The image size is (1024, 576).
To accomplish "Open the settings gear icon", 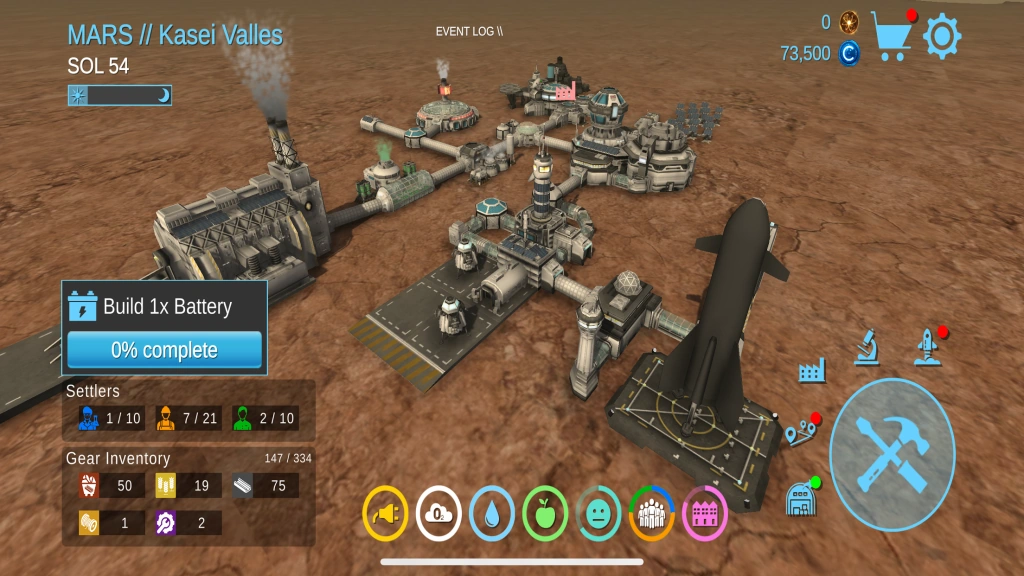I will pyautogui.click(x=941, y=37).
